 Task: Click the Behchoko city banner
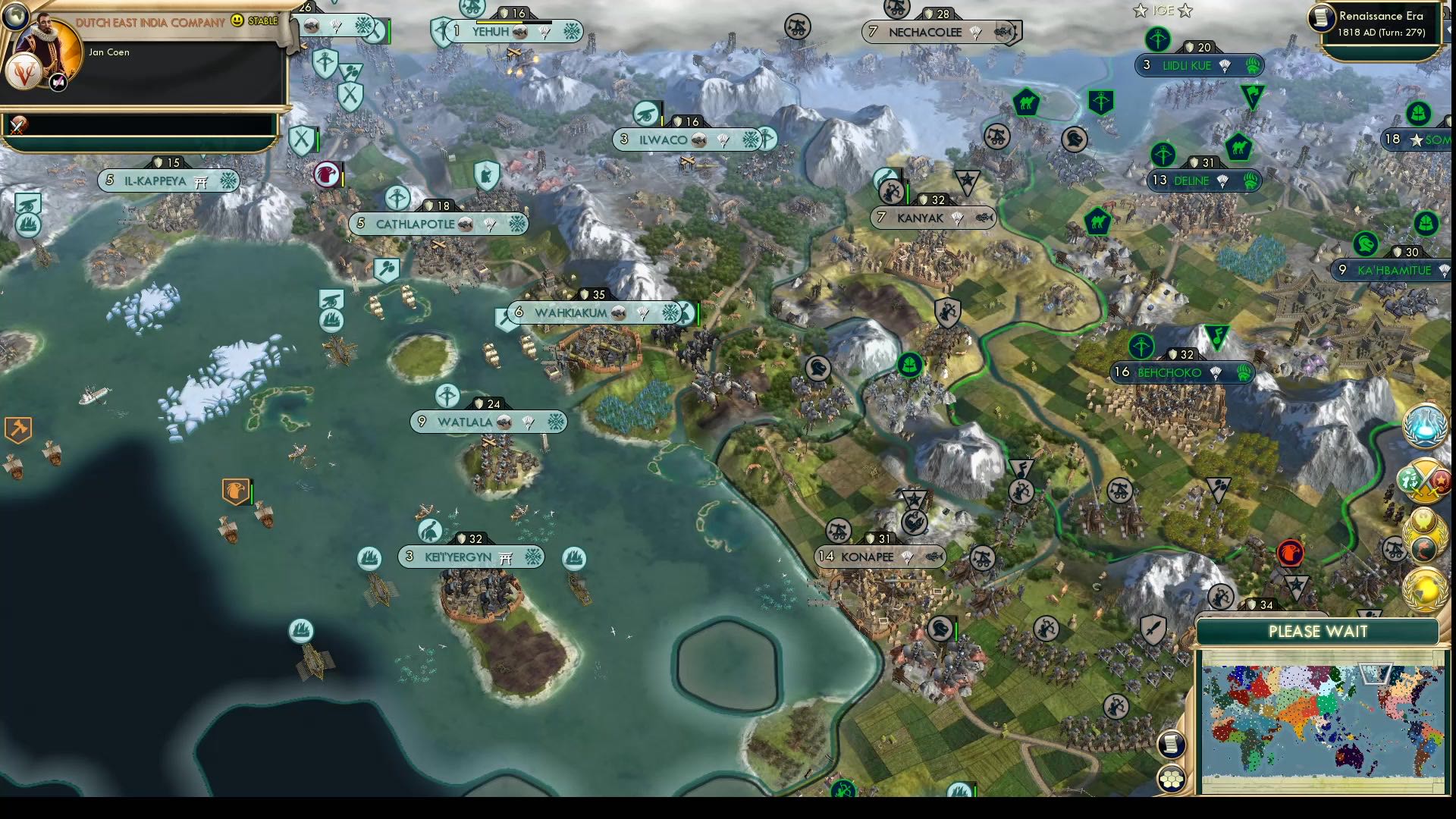coord(1181,372)
